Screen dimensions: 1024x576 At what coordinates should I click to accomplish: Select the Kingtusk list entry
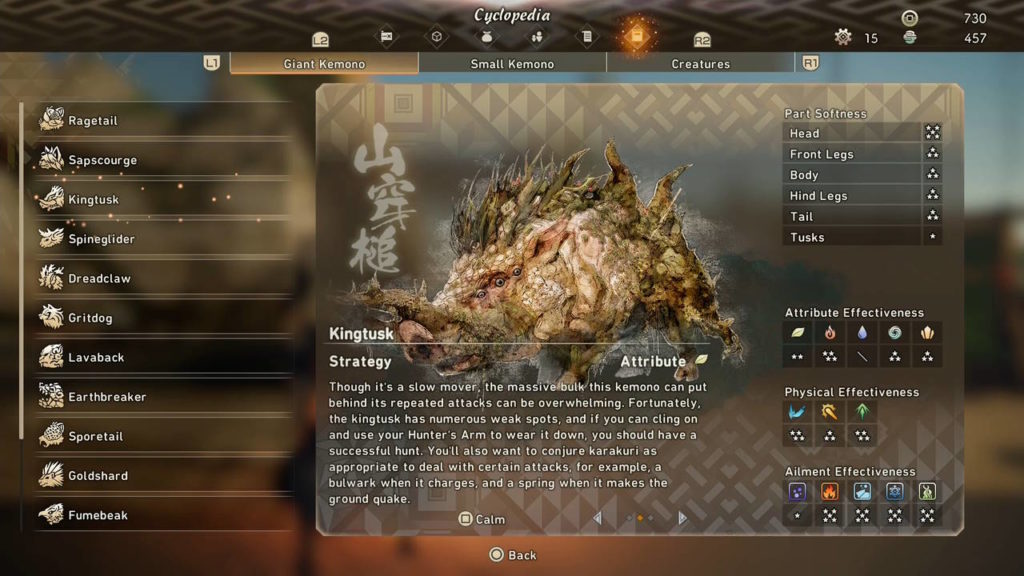click(93, 200)
